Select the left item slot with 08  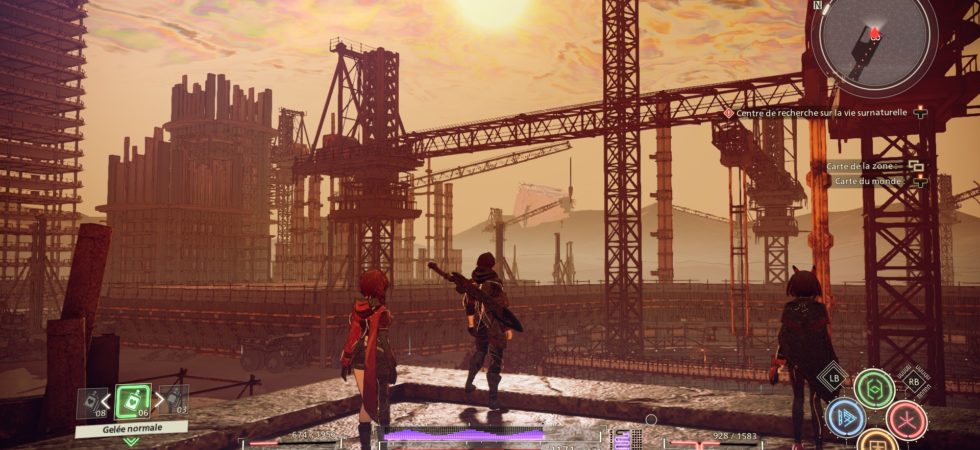(92, 402)
